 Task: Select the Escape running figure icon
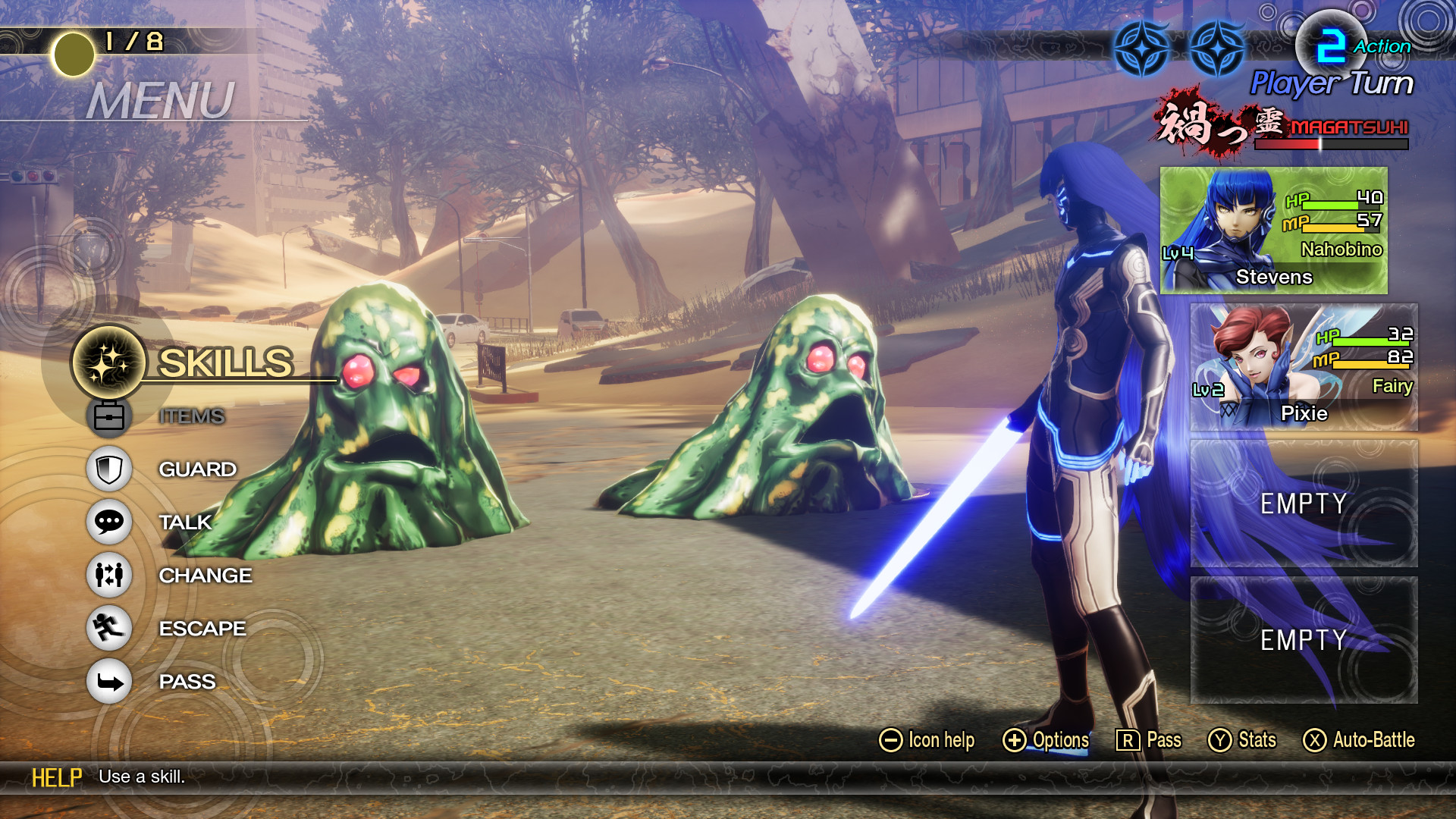[x=108, y=628]
